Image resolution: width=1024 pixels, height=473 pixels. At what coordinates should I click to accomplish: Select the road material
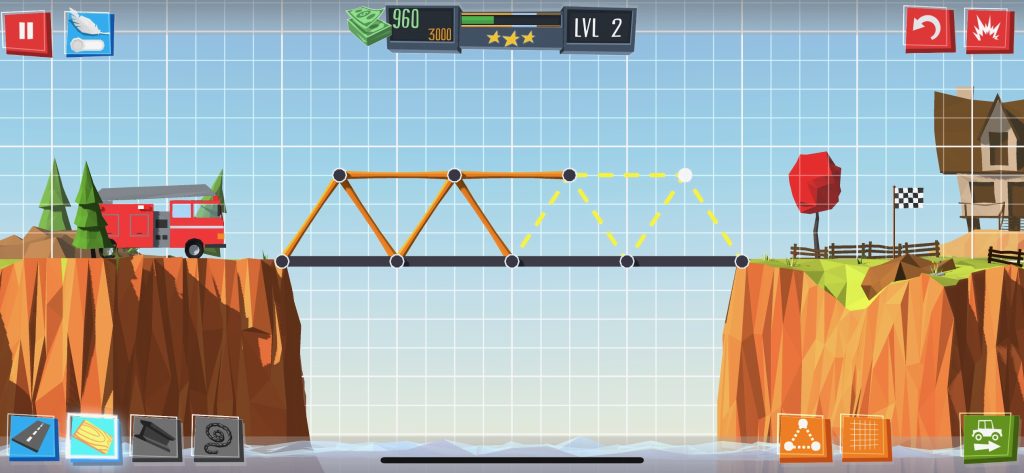click(32, 437)
